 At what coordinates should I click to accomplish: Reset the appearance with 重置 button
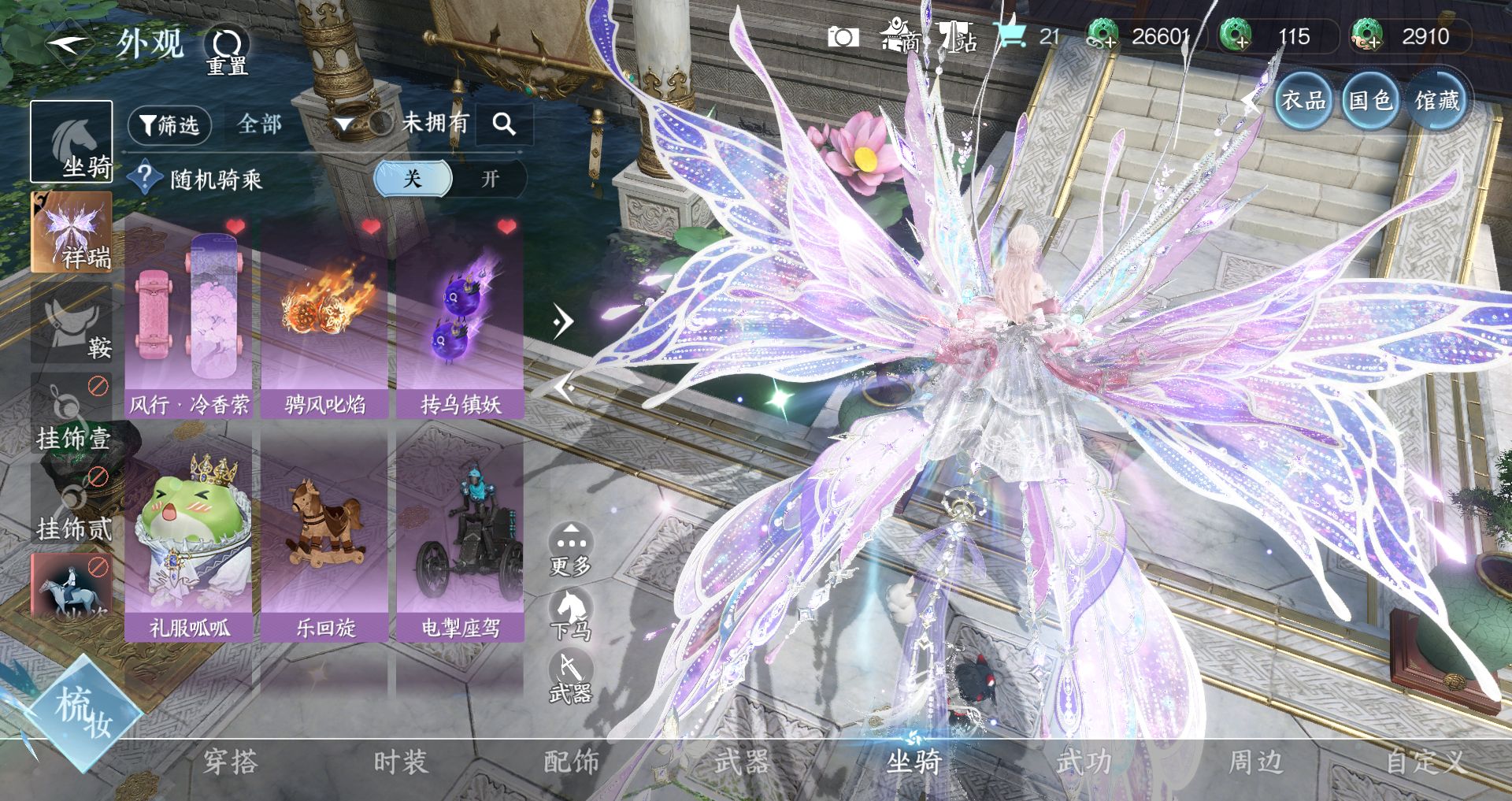click(x=227, y=50)
